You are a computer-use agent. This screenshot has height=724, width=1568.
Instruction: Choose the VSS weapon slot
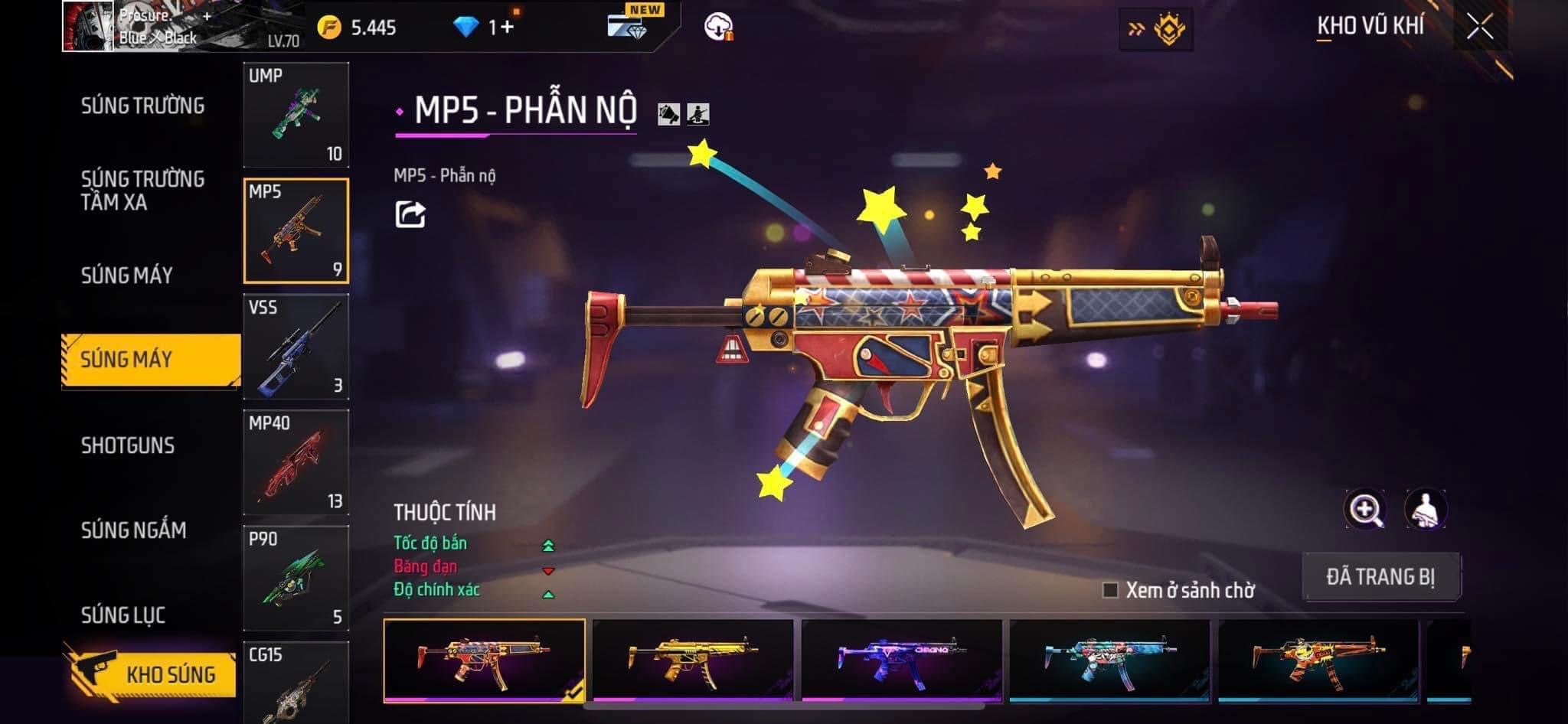pyautogui.click(x=296, y=347)
